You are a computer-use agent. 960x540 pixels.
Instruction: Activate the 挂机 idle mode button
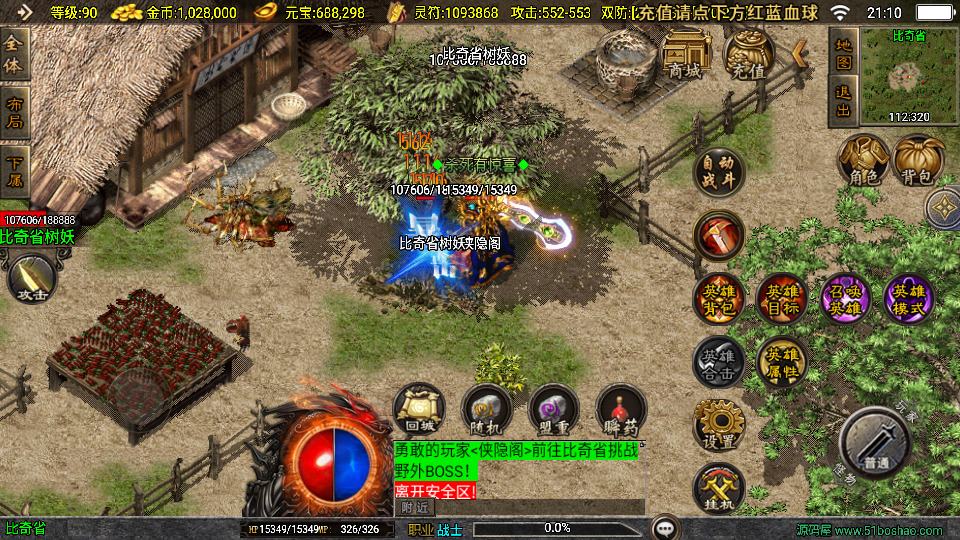pos(718,487)
